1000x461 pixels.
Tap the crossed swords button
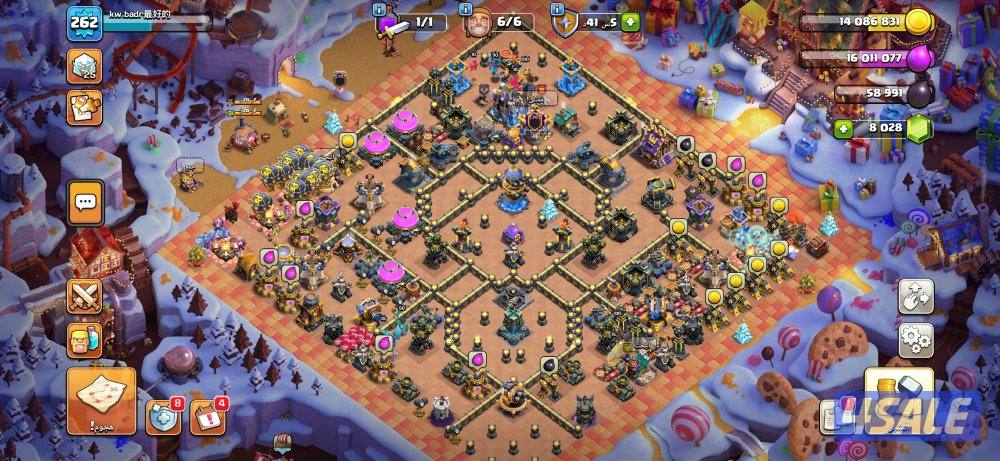84,296
